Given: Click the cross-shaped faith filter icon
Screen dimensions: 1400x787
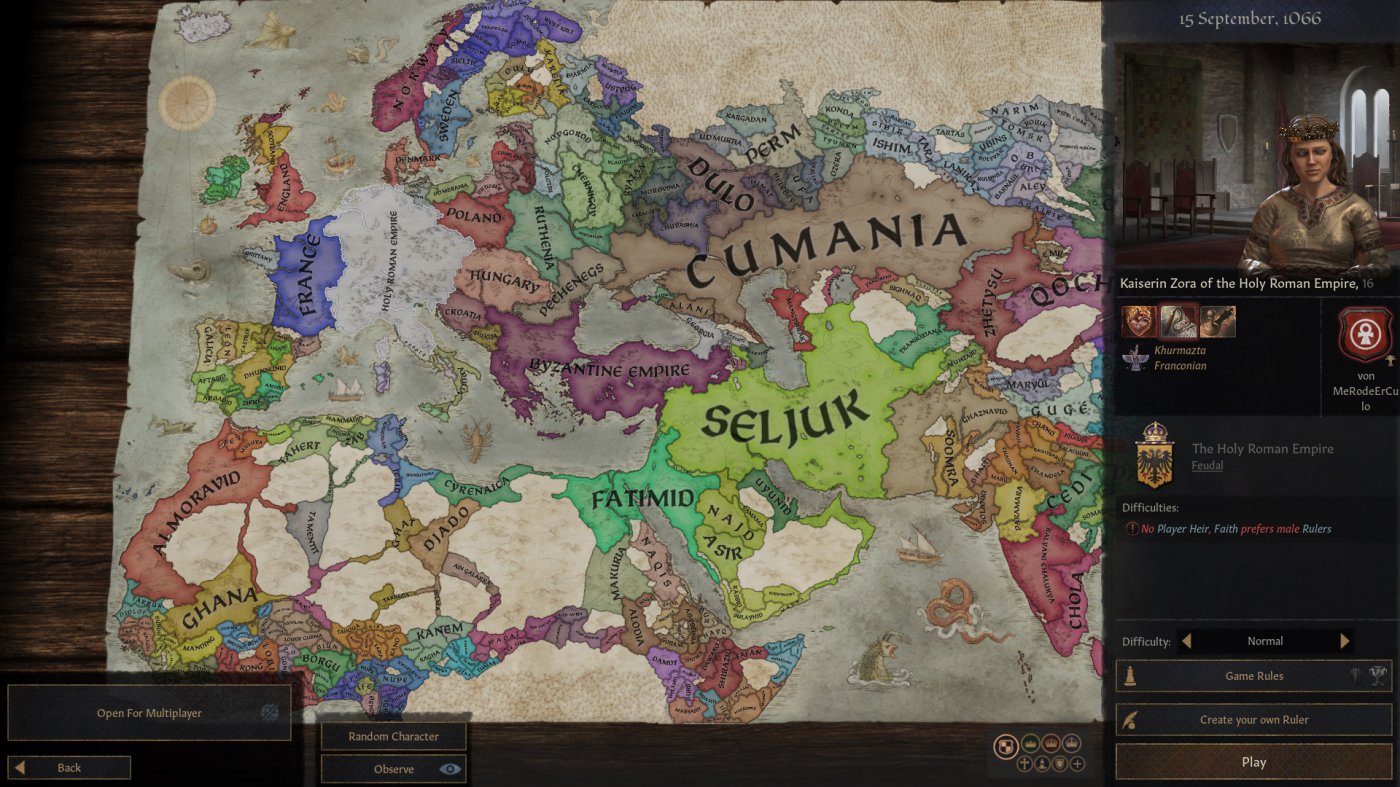Looking at the screenshot, I should pos(1023,763).
